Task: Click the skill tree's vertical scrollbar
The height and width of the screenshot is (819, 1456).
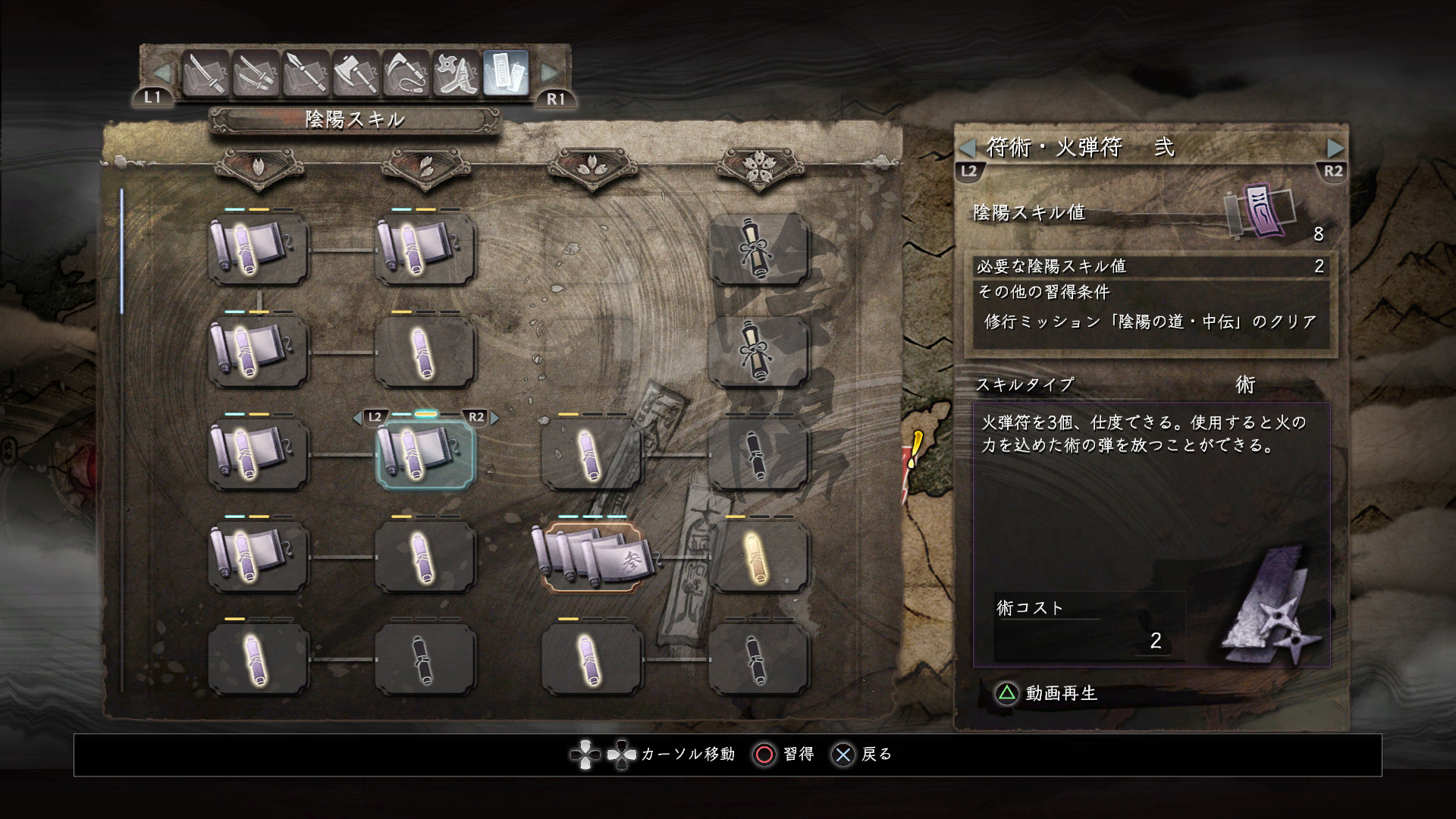Action: coord(122,252)
